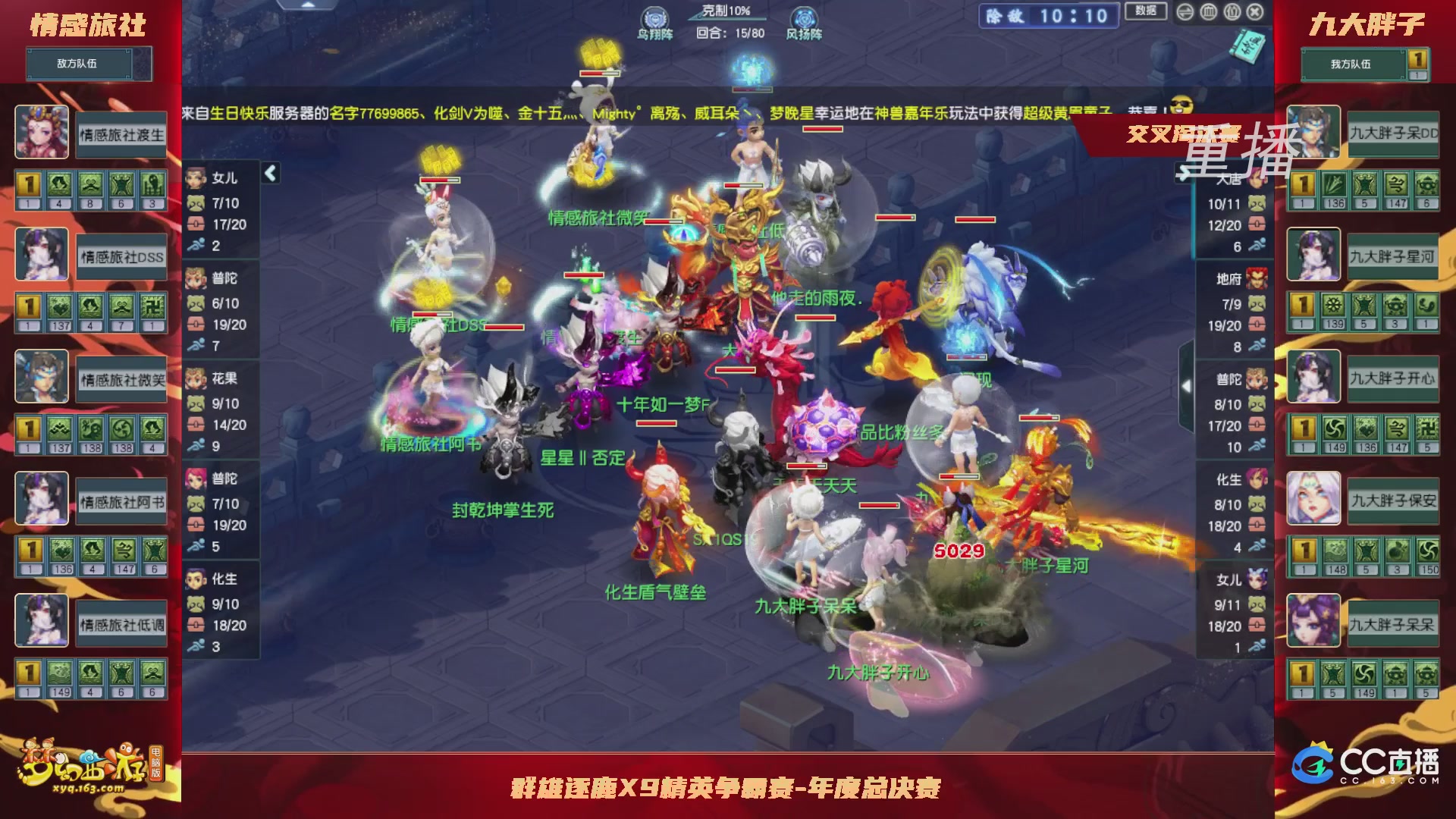
Task: Collapse the left unit panel with the chevron
Action: [271, 173]
